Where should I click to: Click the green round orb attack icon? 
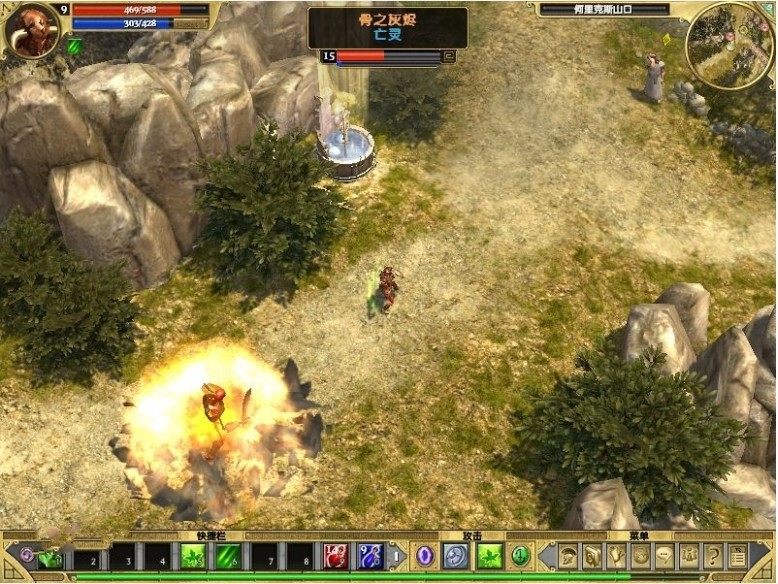[x=520, y=556]
